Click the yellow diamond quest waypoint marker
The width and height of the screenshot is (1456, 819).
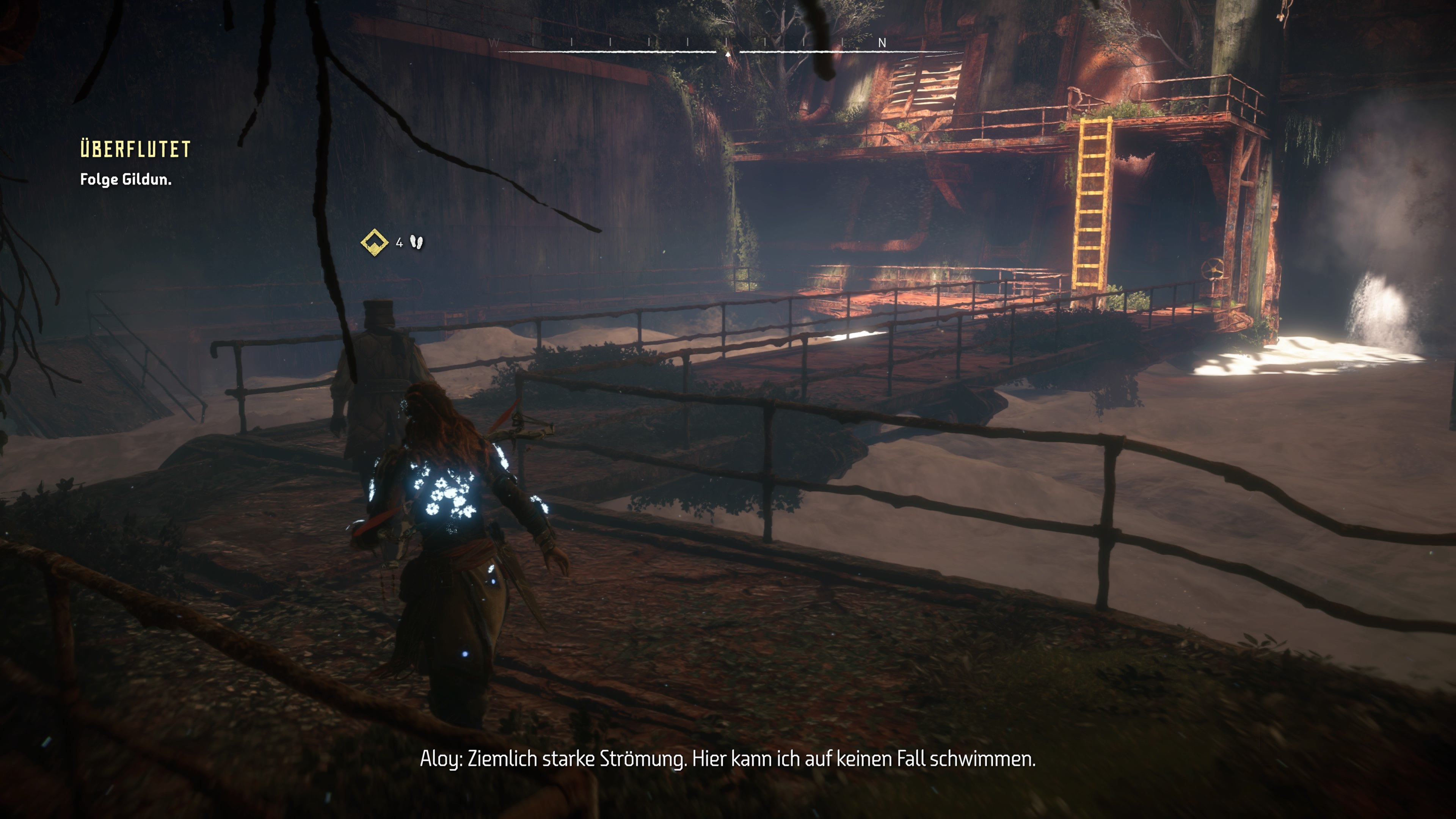tap(374, 243)
